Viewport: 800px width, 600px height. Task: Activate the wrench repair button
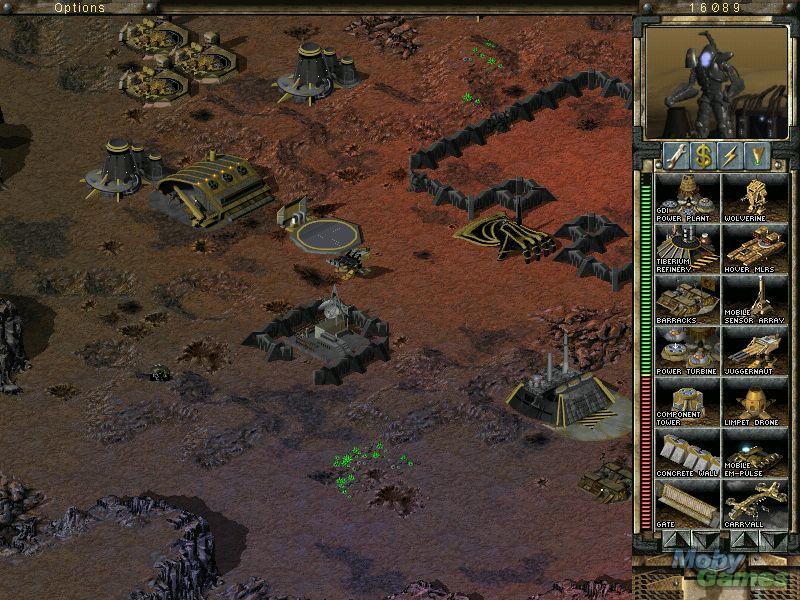point(676,154)
